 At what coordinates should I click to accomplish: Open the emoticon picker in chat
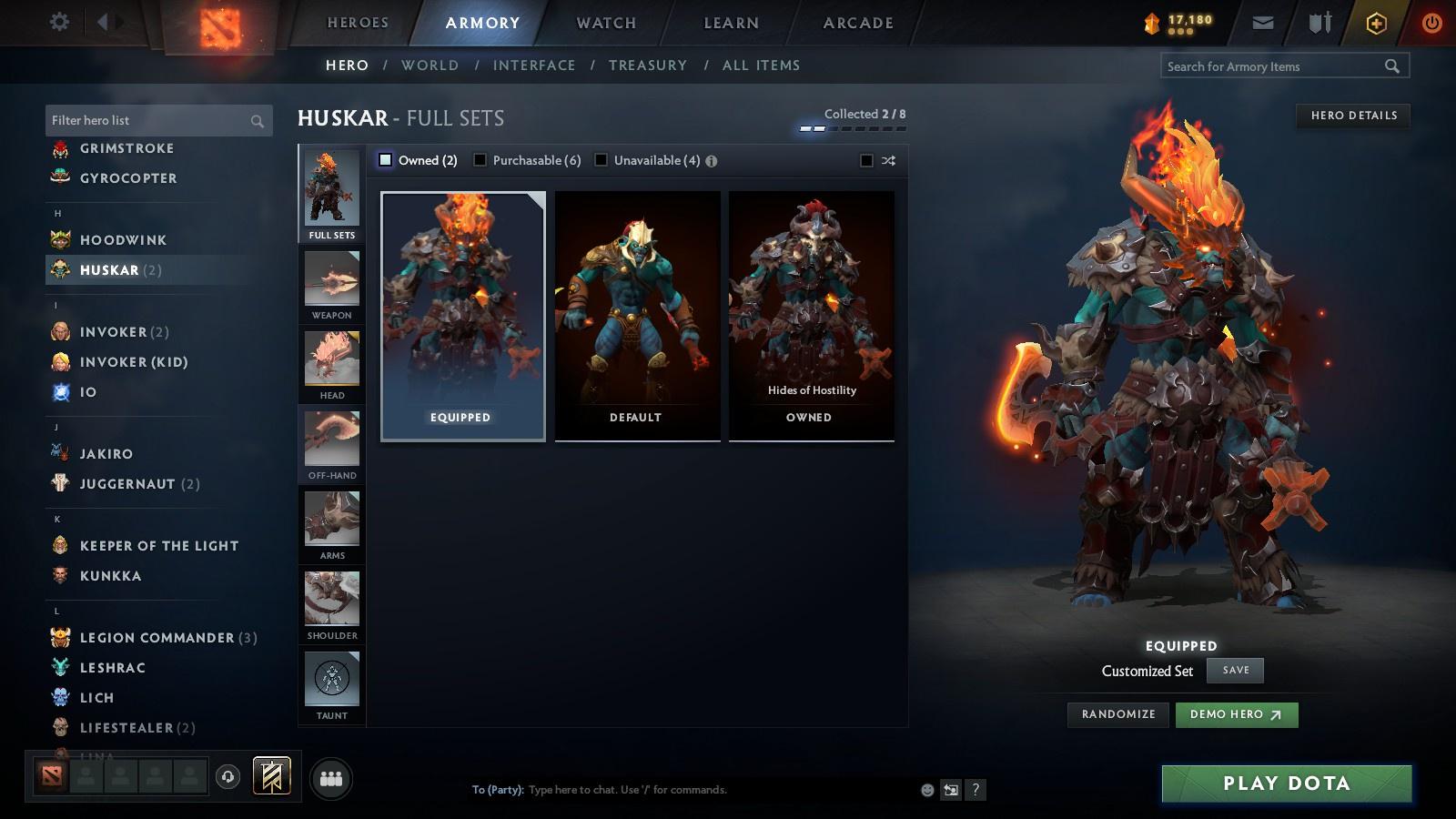pyautogui.click(x=927, y=790)
